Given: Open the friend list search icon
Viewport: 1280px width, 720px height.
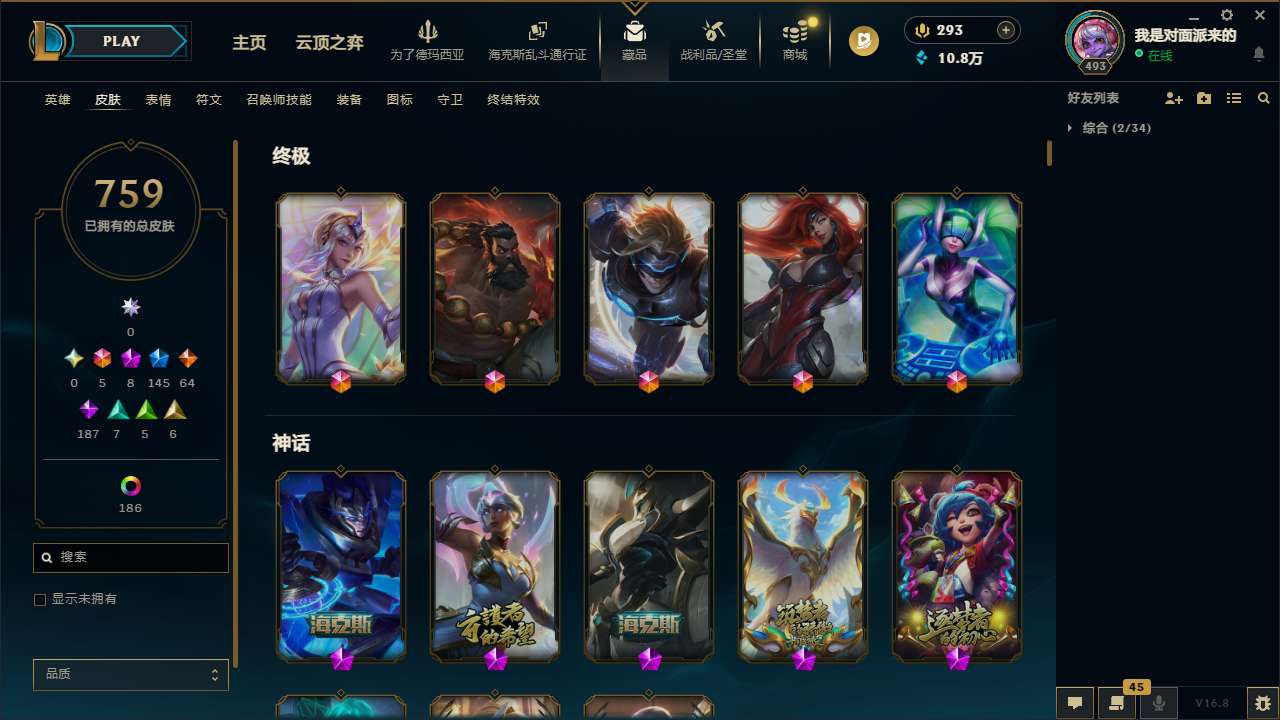Looking at the screenshot, I should [1264, 98].
